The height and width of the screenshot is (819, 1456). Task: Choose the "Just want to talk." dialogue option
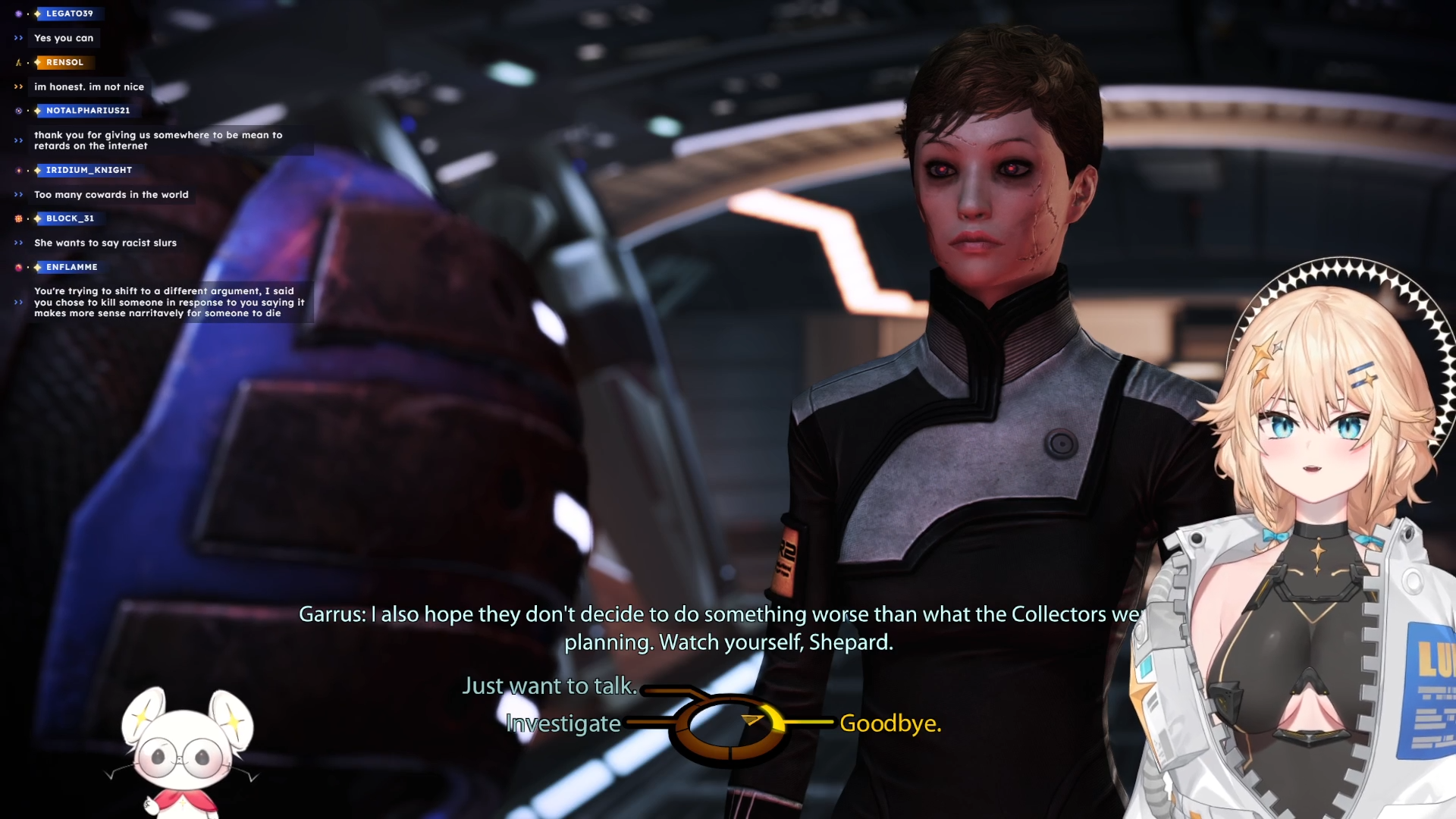click(550, 686)
